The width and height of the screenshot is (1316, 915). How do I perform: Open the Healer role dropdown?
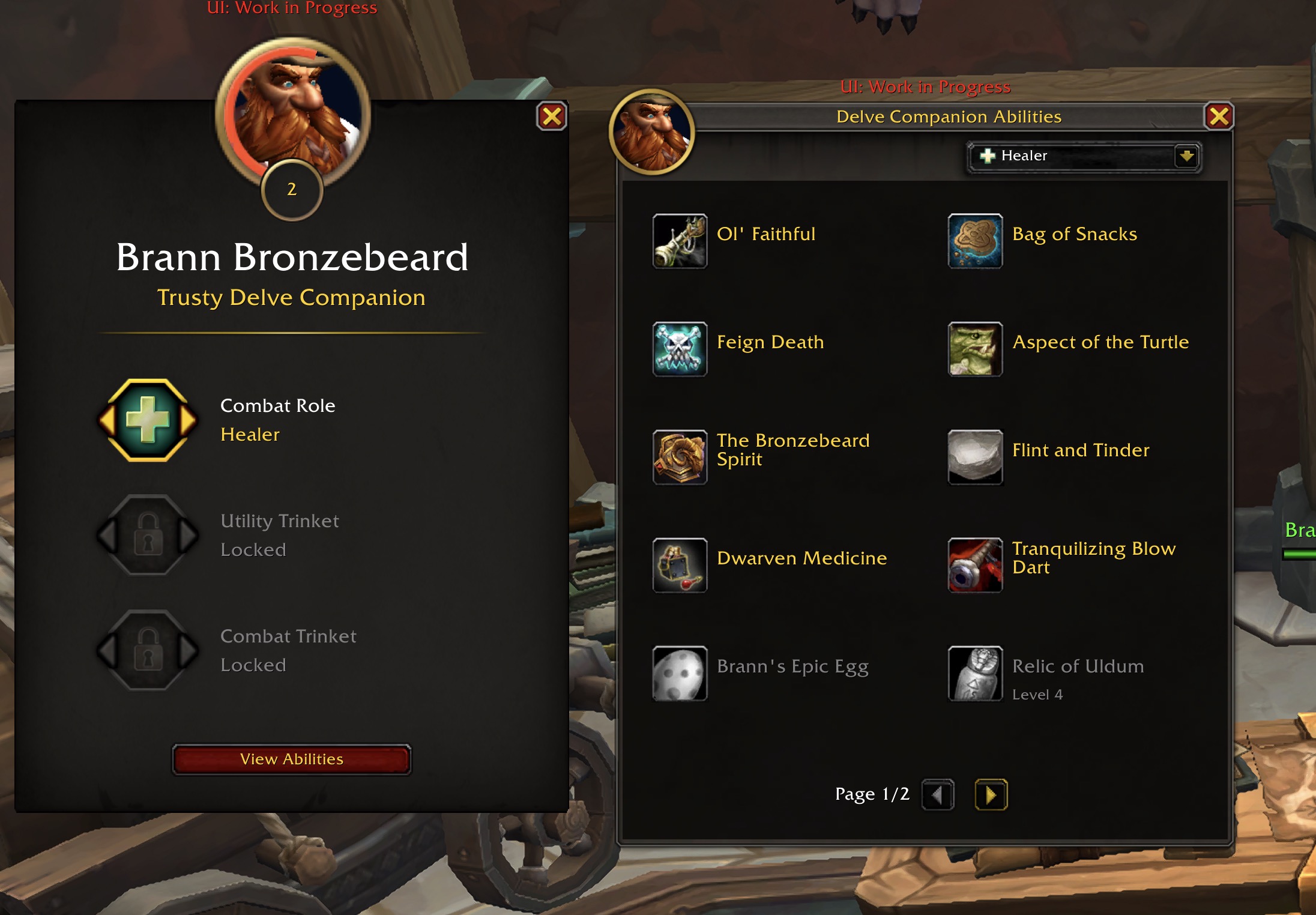[x=1186, y=157]
